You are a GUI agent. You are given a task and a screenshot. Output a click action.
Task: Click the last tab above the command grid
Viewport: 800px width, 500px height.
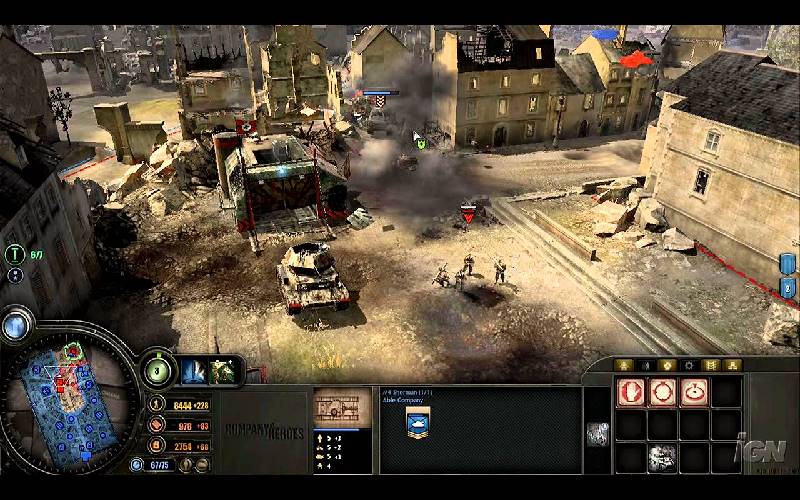tap(734, 365)
